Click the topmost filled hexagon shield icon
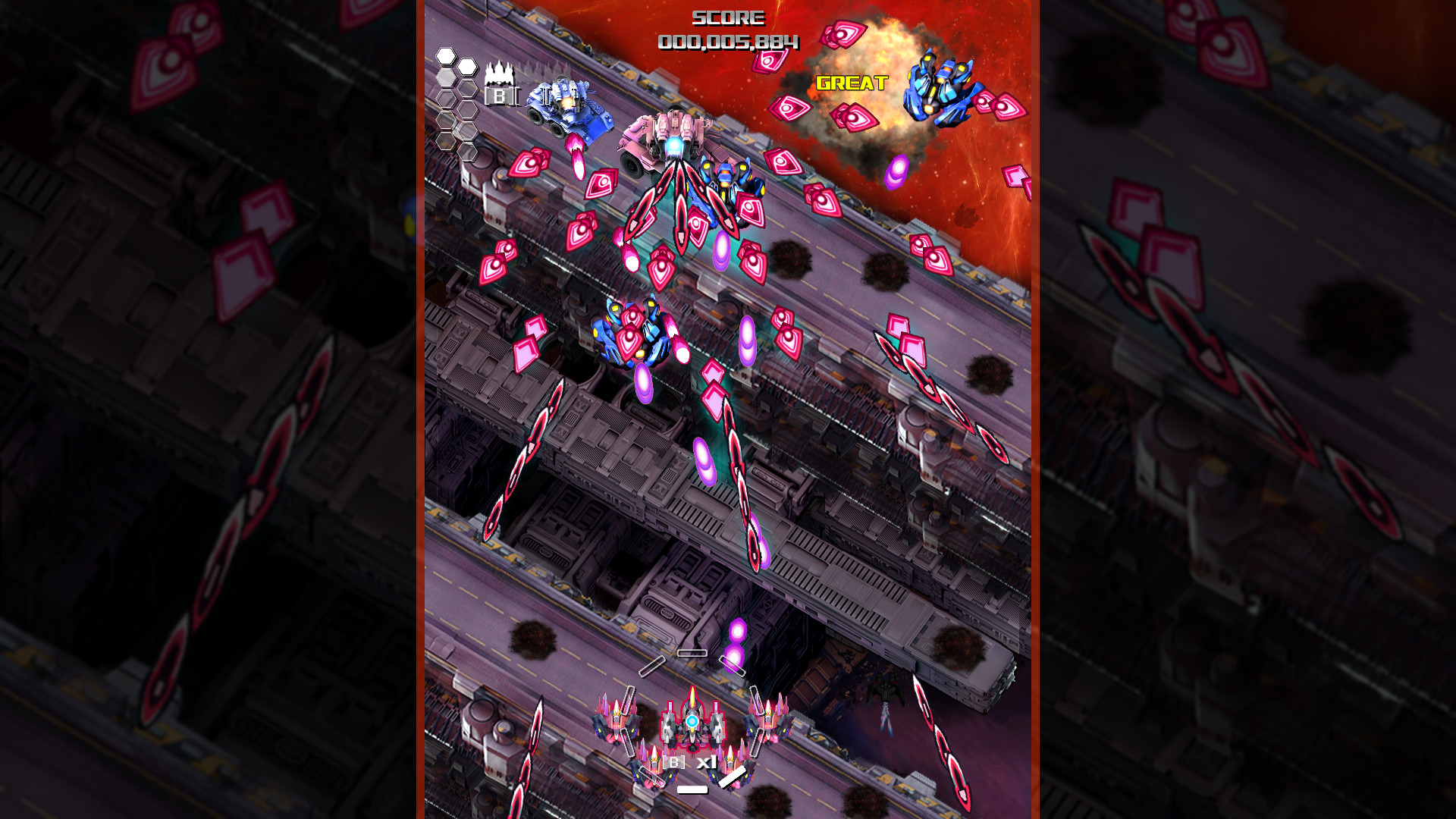Image resolution: width=1456 pixels, height=819 pixels. 445,55
